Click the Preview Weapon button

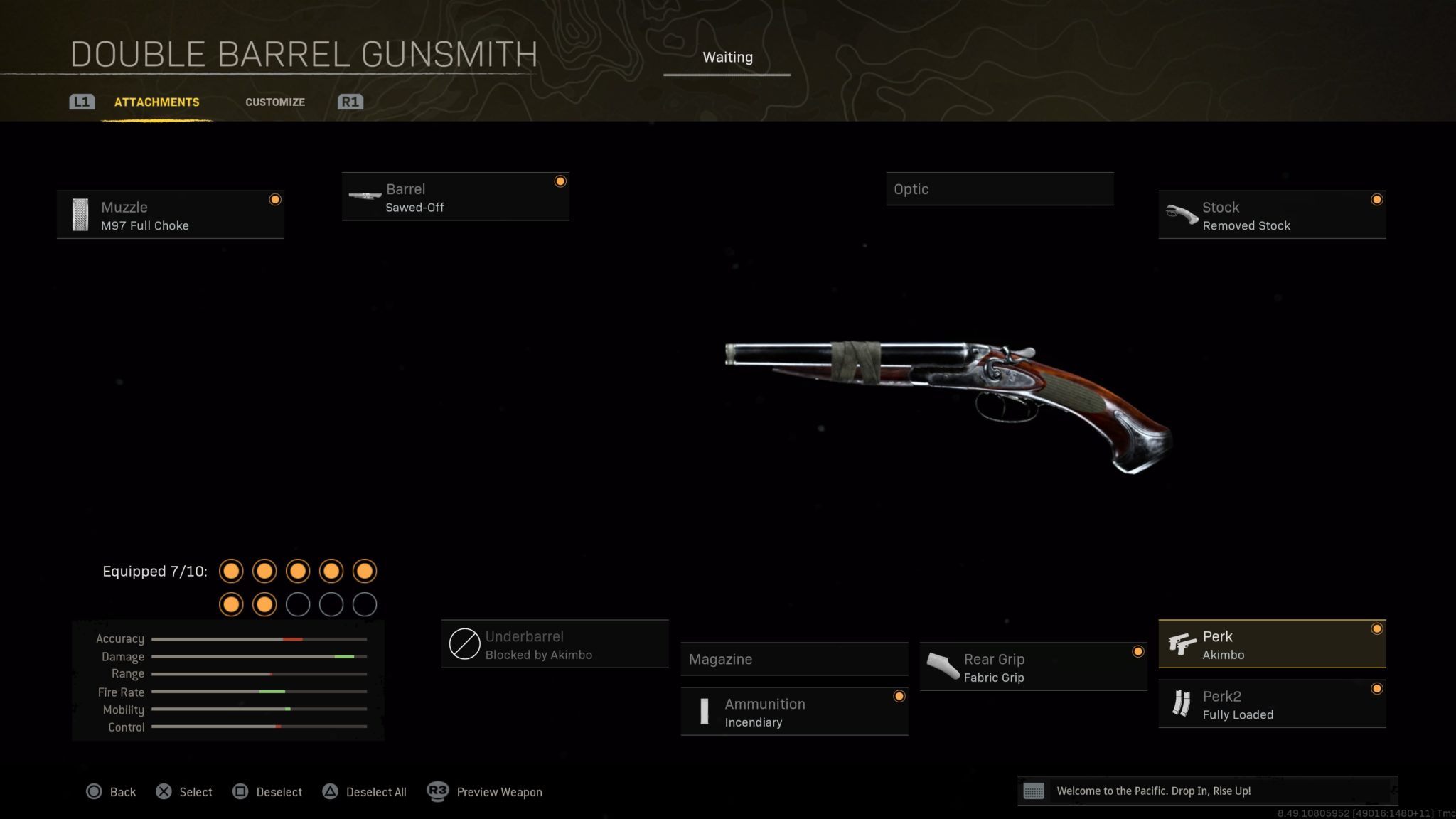(x=498, y=791)
